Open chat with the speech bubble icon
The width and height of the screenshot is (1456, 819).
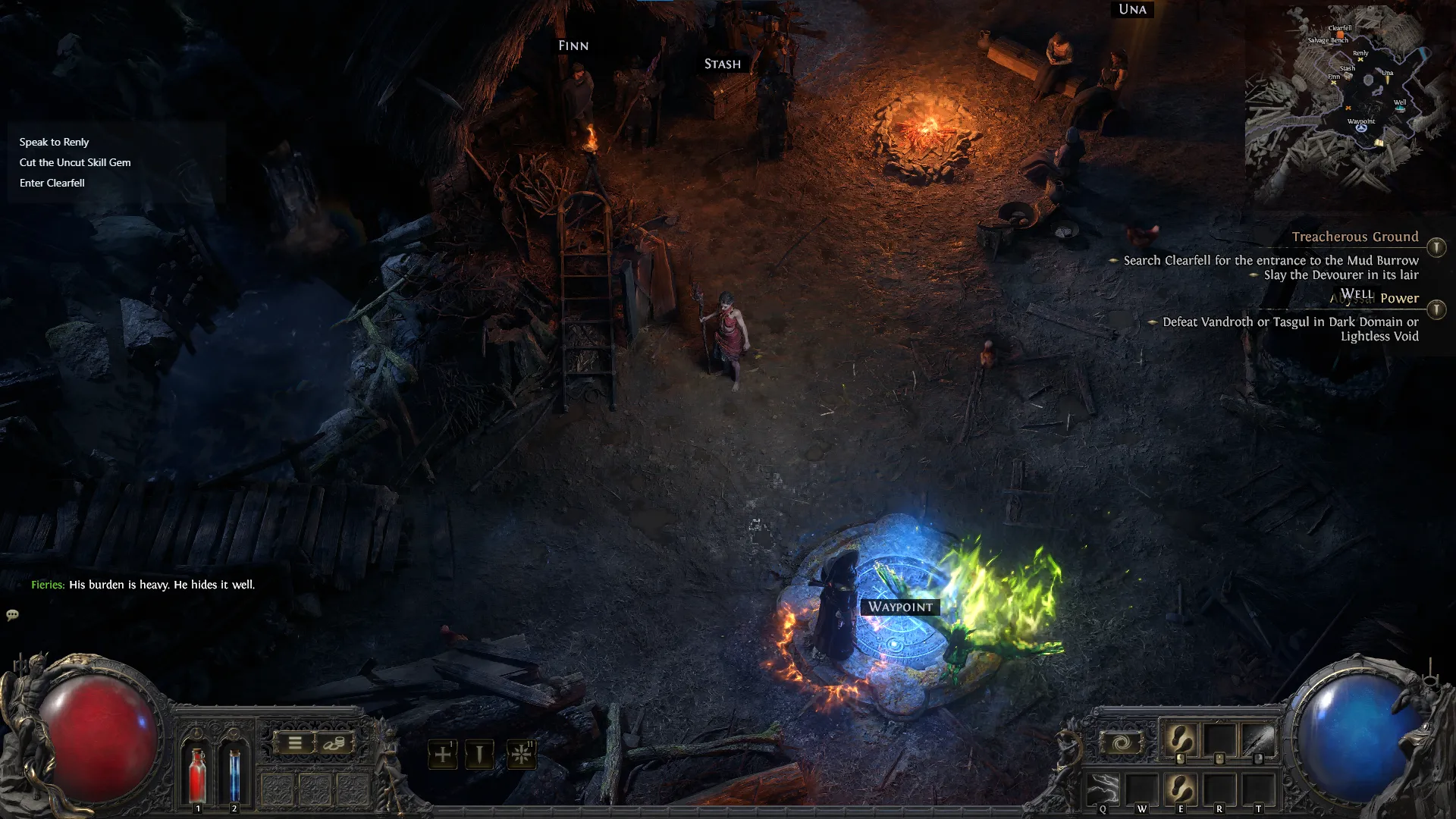[x=12, y=614]
